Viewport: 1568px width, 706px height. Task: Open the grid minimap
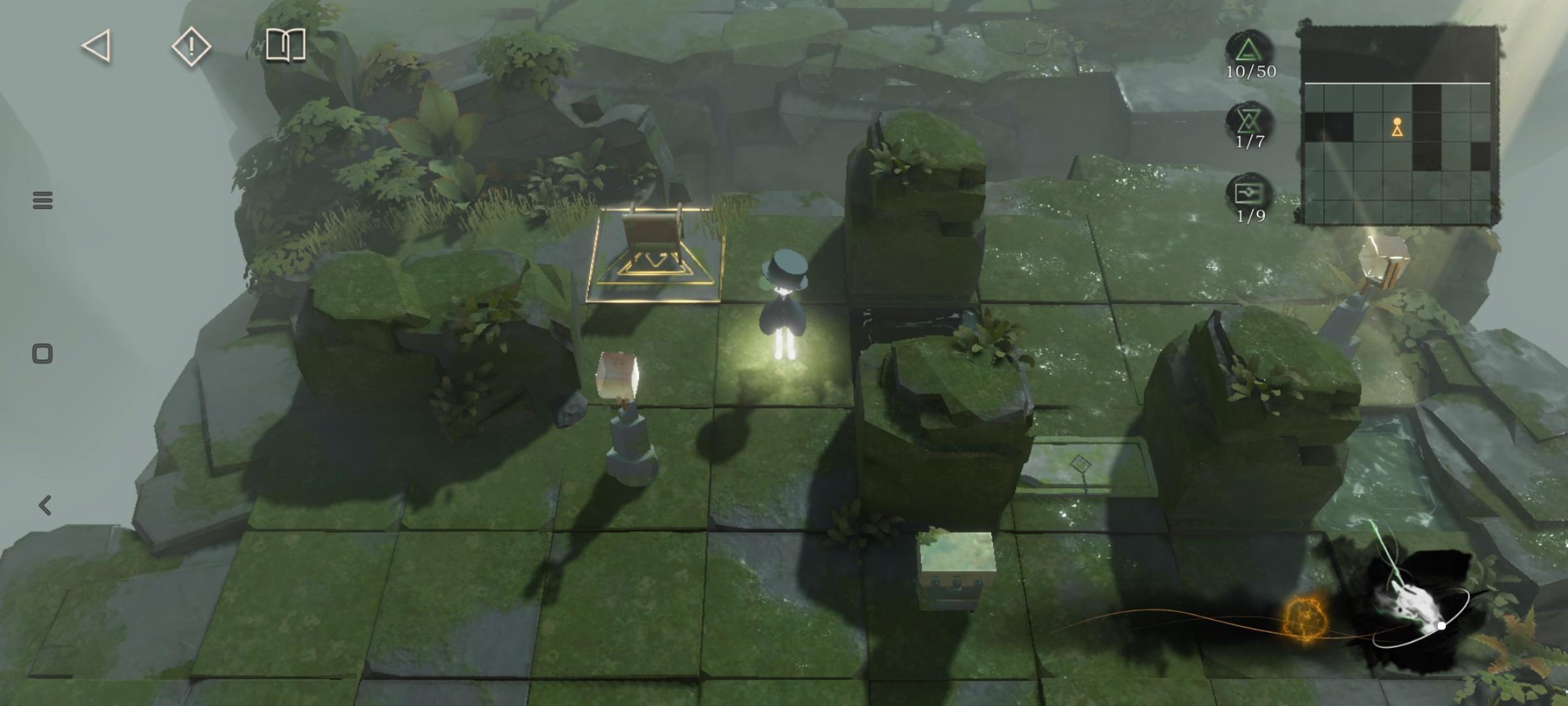click(1397, 126)
